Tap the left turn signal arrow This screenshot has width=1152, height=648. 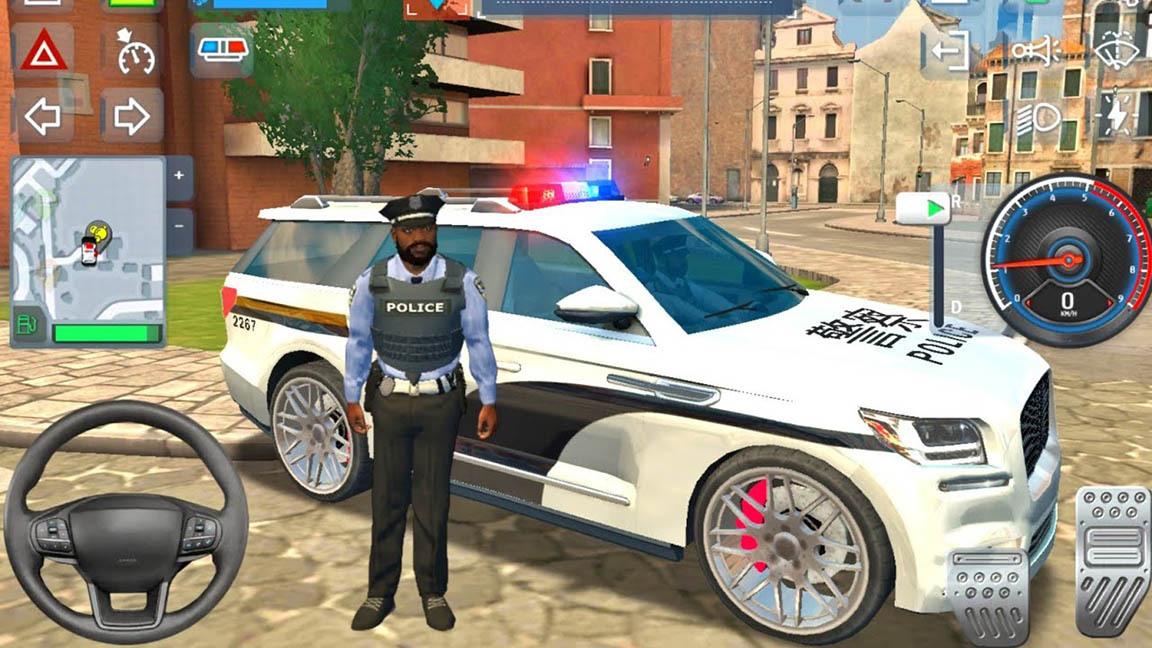click(x=44, y=117)
